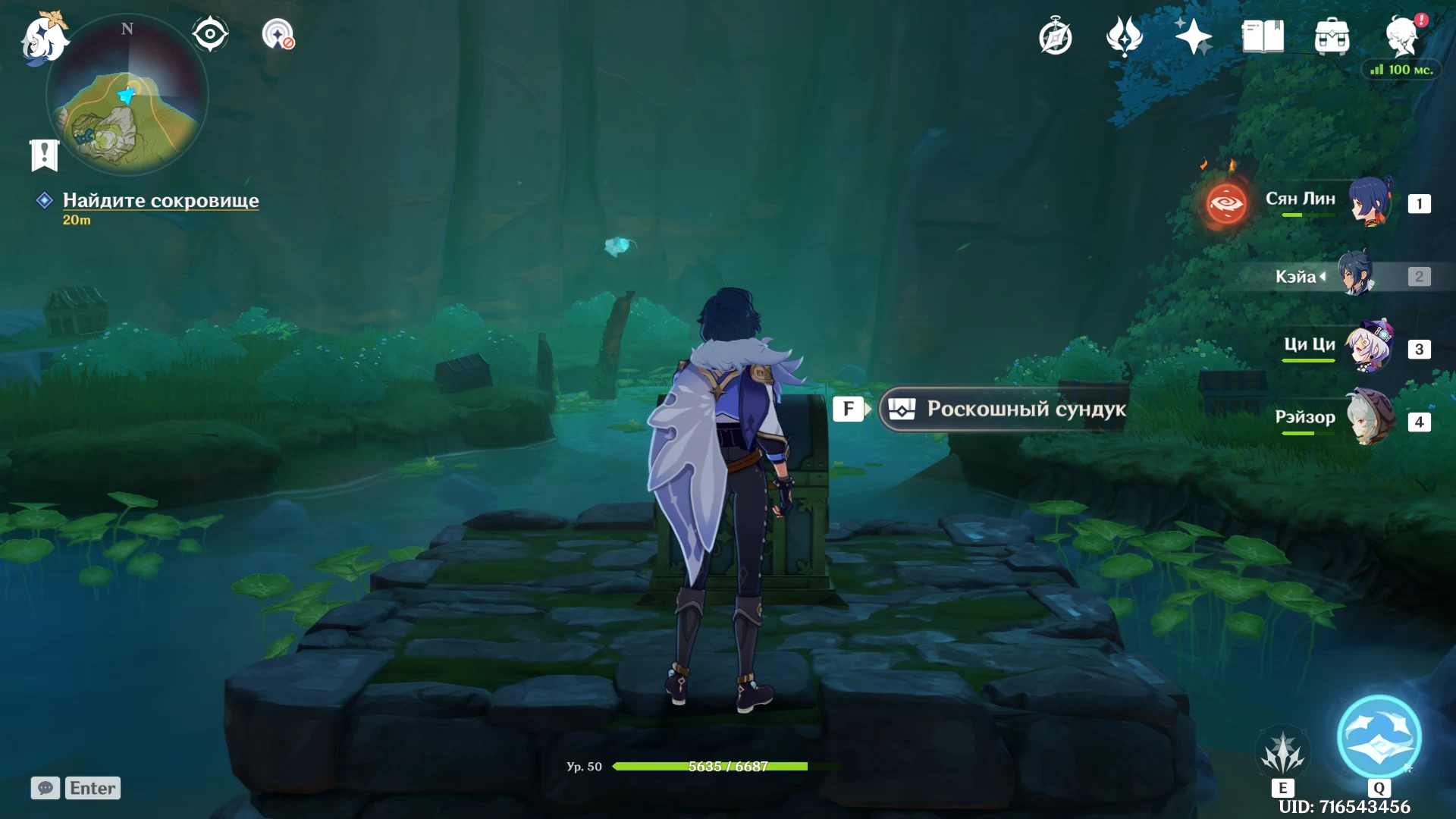
Task: Open the Paimon menu icon
Action: coord(44,38)
